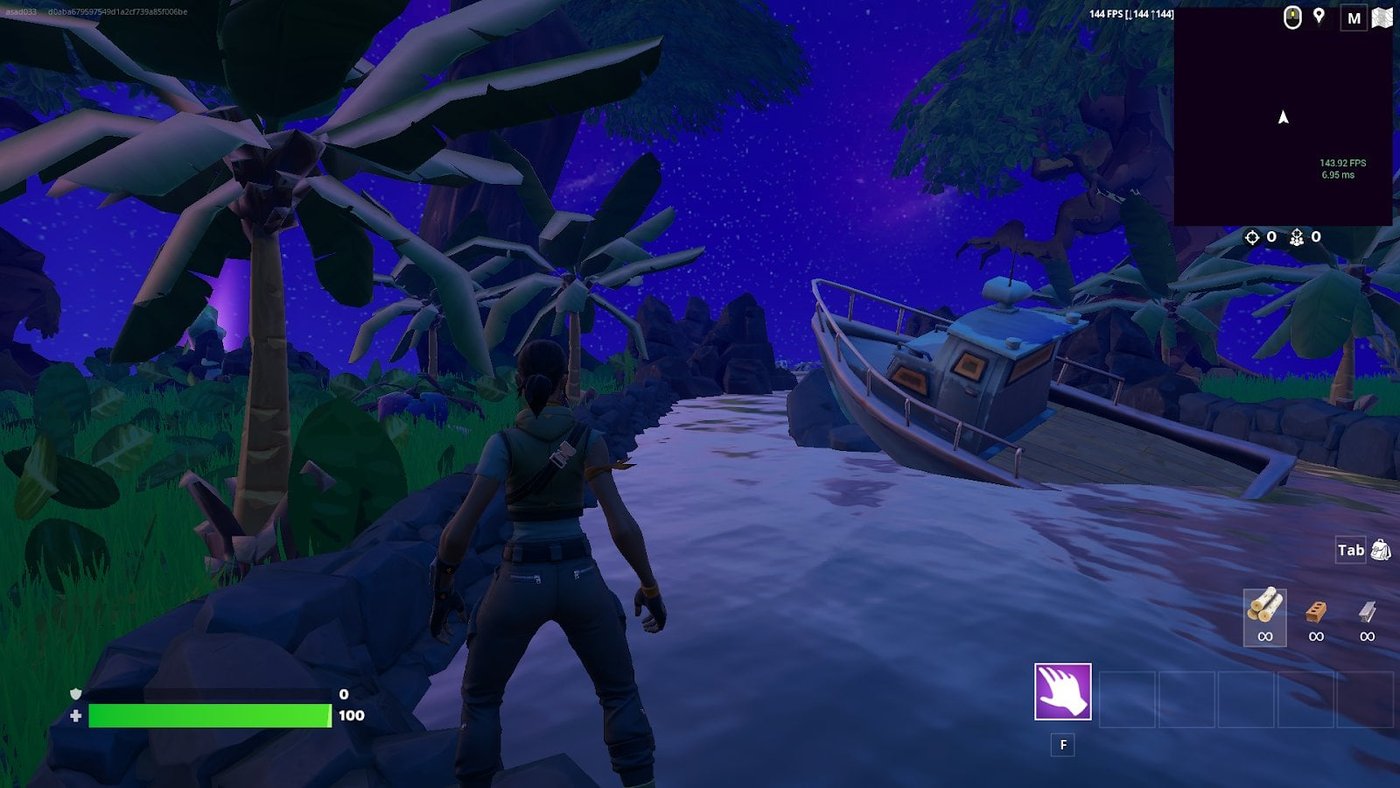Click the green health bar
The width and height of the screenshot is (1400, 788).
[x=210, y=716]
